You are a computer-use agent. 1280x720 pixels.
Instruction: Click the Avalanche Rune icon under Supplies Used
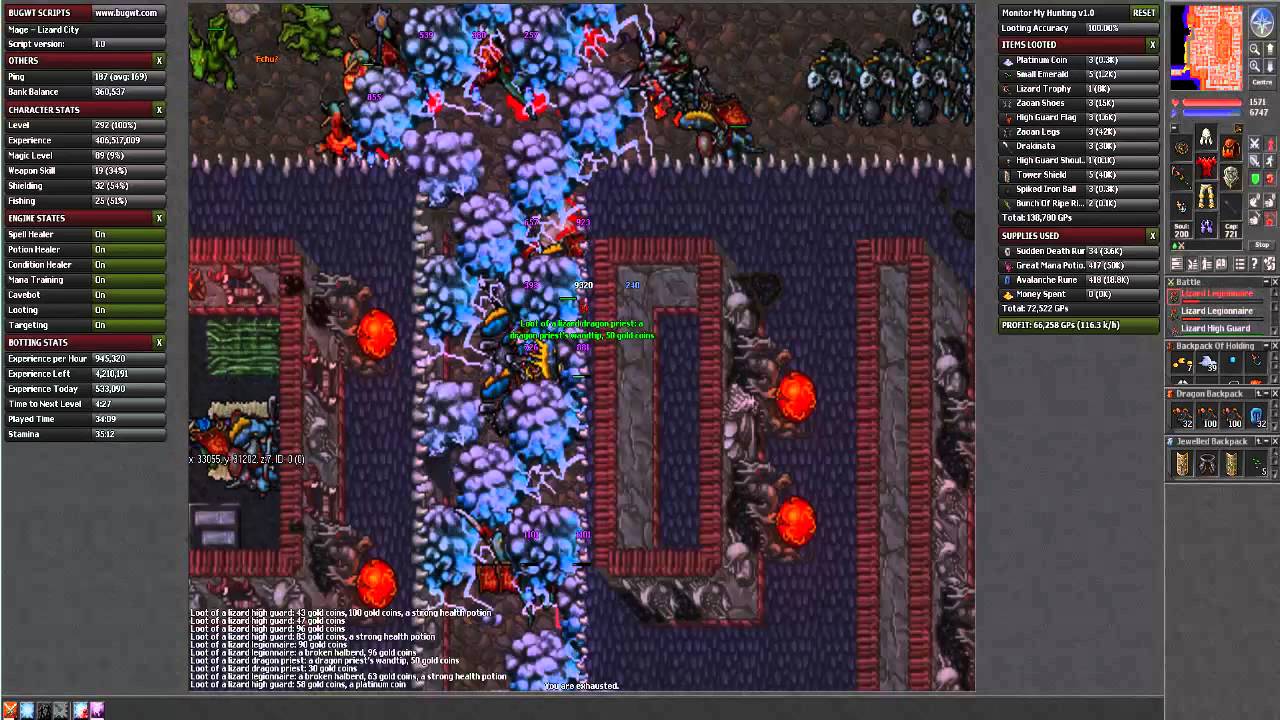click(1006, 280)
